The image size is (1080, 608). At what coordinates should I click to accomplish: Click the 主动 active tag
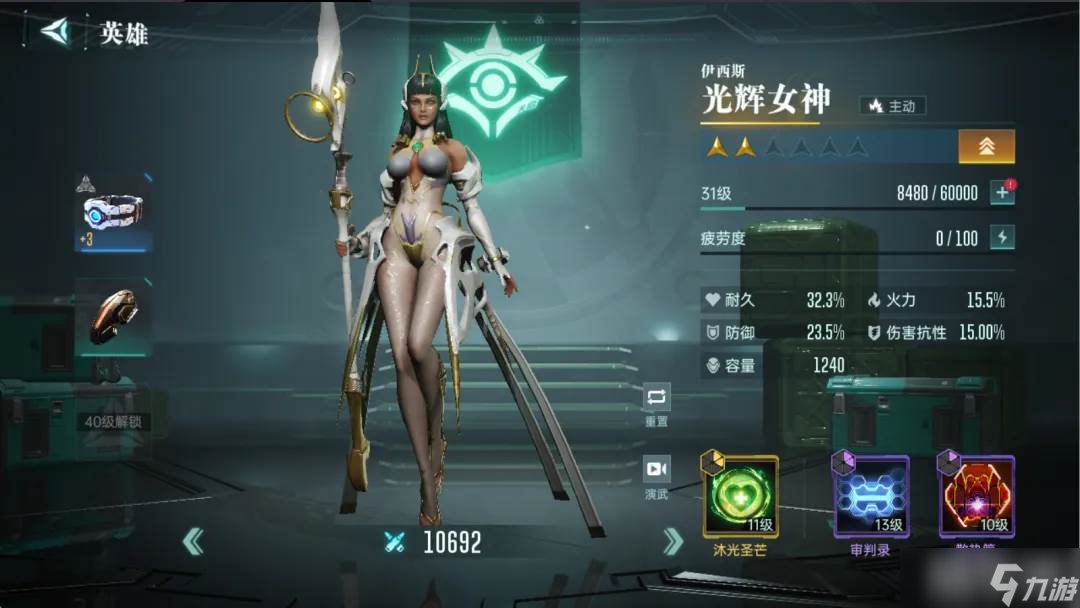pos(892,105)
